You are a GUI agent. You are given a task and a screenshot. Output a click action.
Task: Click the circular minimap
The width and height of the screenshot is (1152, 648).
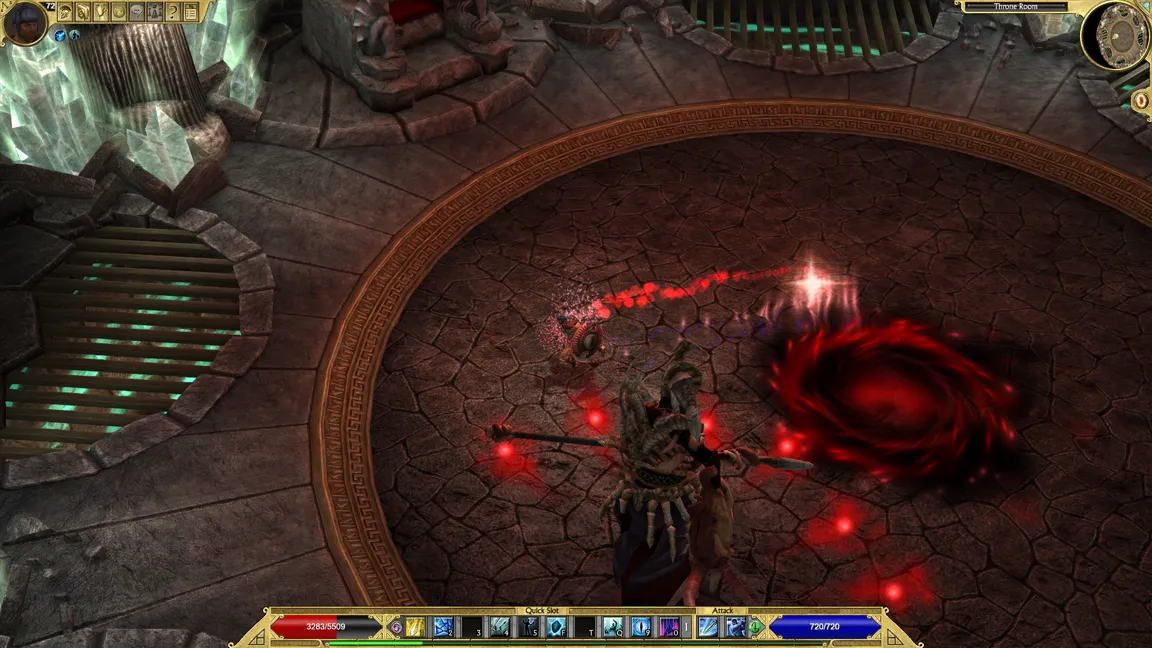point(1116,35)
